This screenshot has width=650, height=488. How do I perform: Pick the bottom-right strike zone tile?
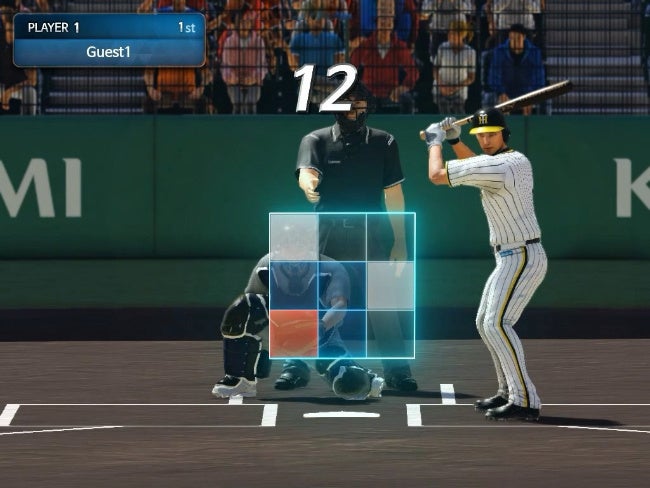click(390, 333)
